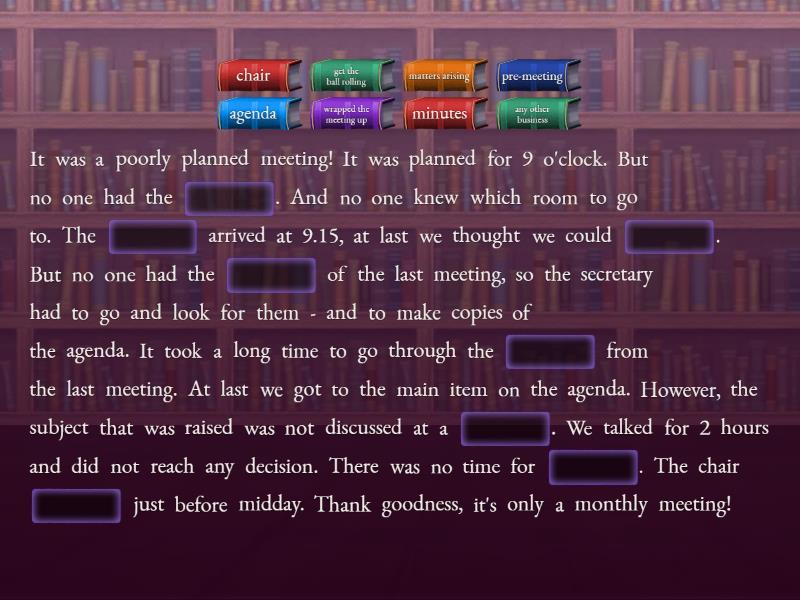Choose the orange 'matters arising' book

click(x=441, y=76)
